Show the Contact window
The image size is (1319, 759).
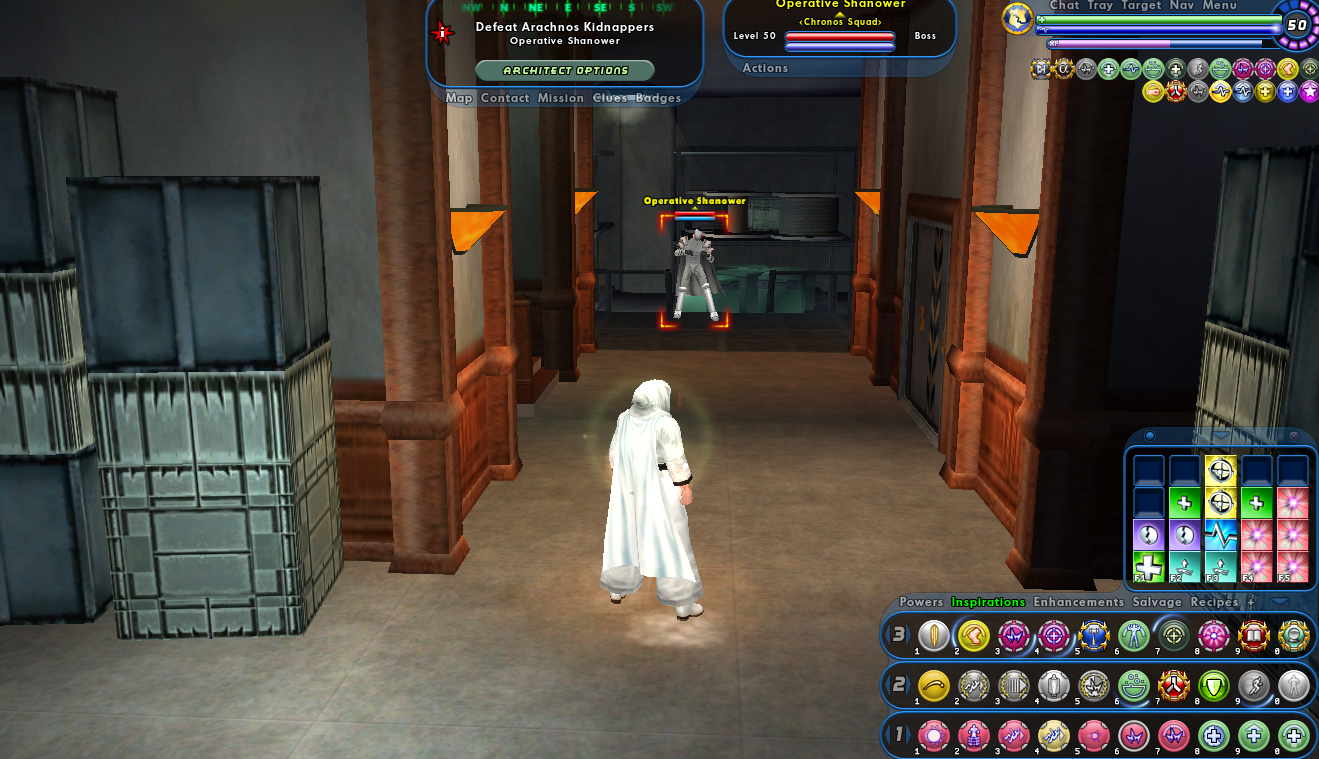tap(505, 98)
